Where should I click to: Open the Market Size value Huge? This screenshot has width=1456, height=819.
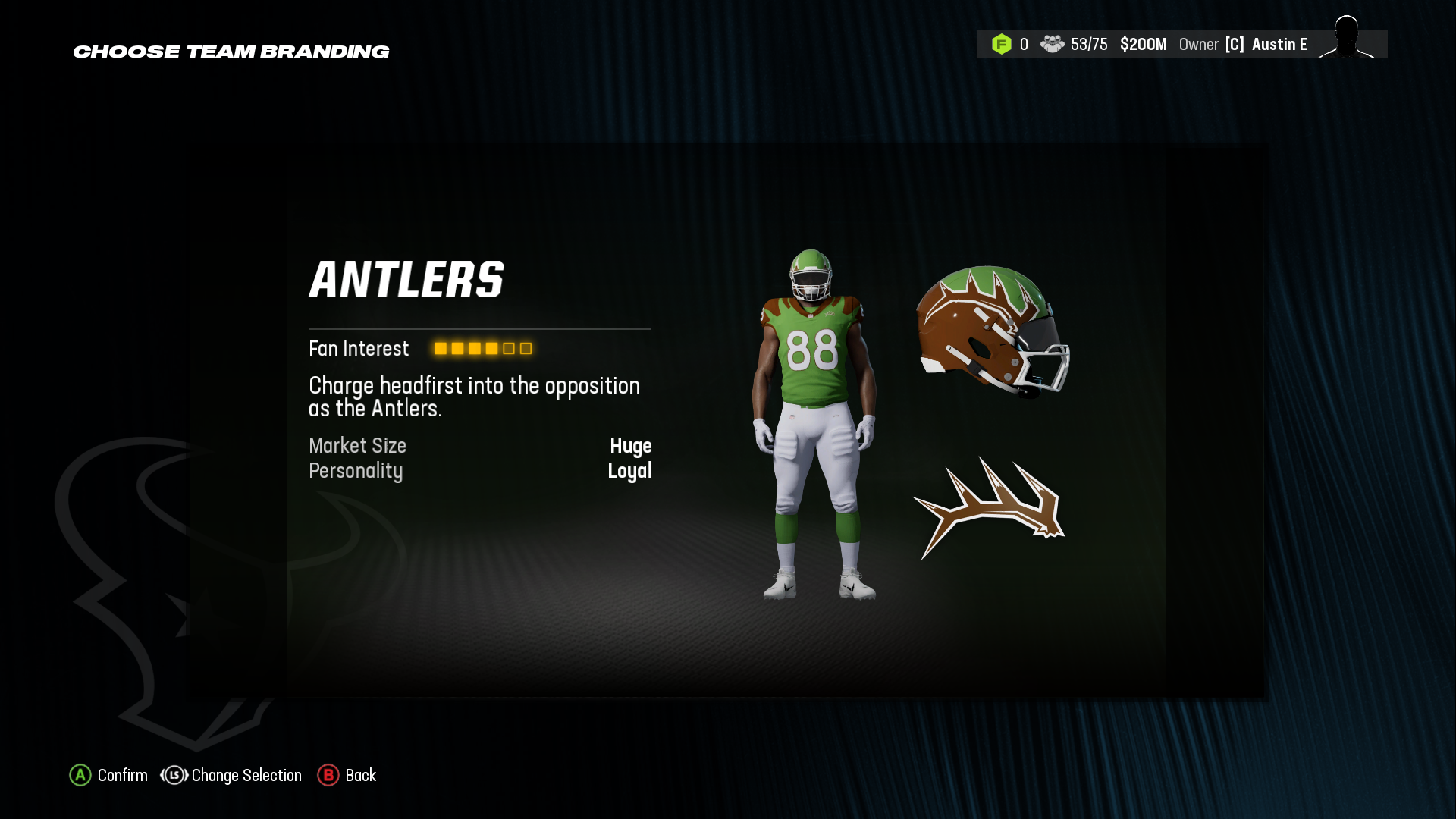pos(632,446)
